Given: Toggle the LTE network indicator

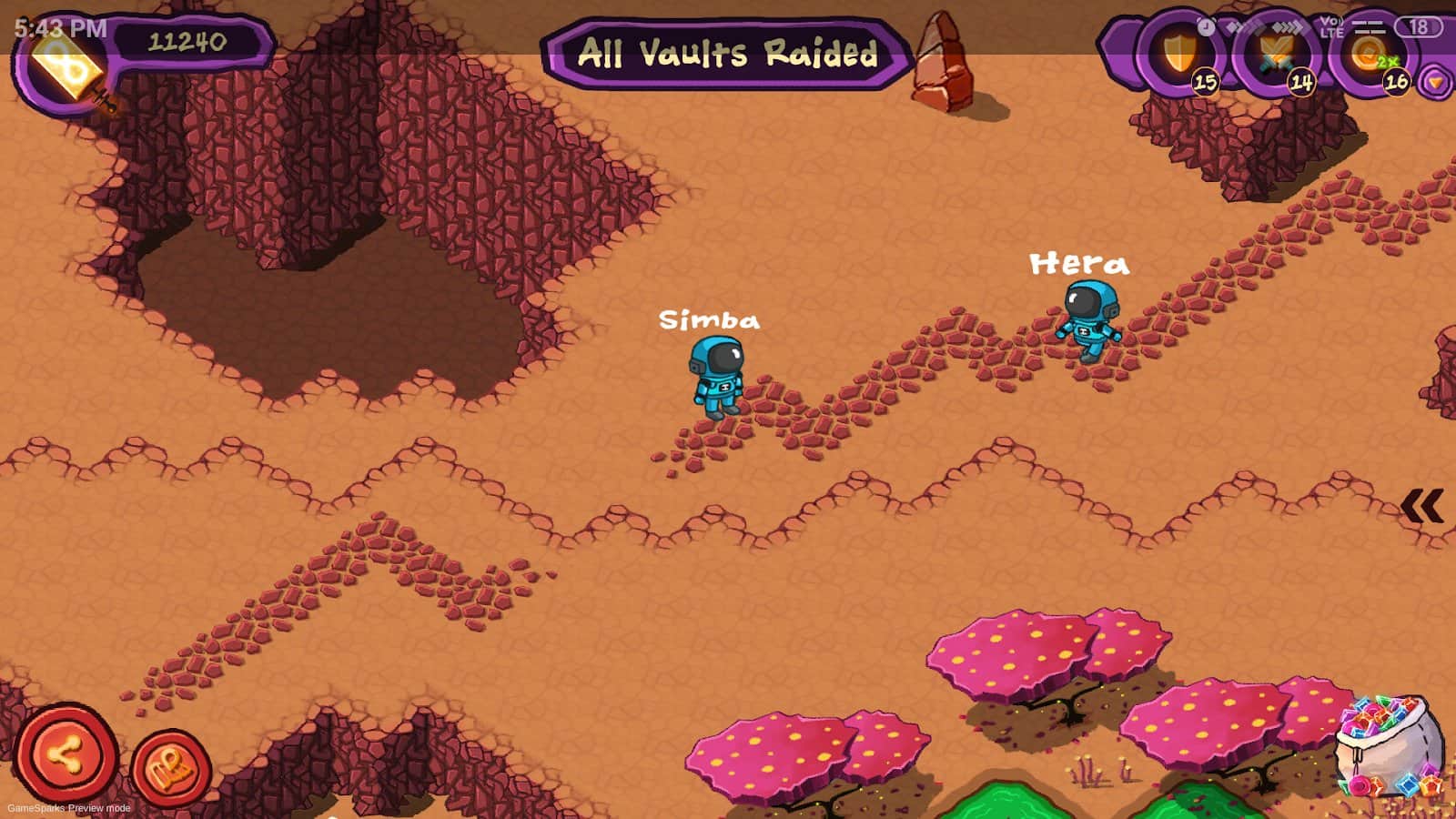Looking at the screenshot, I should 1331,27.
